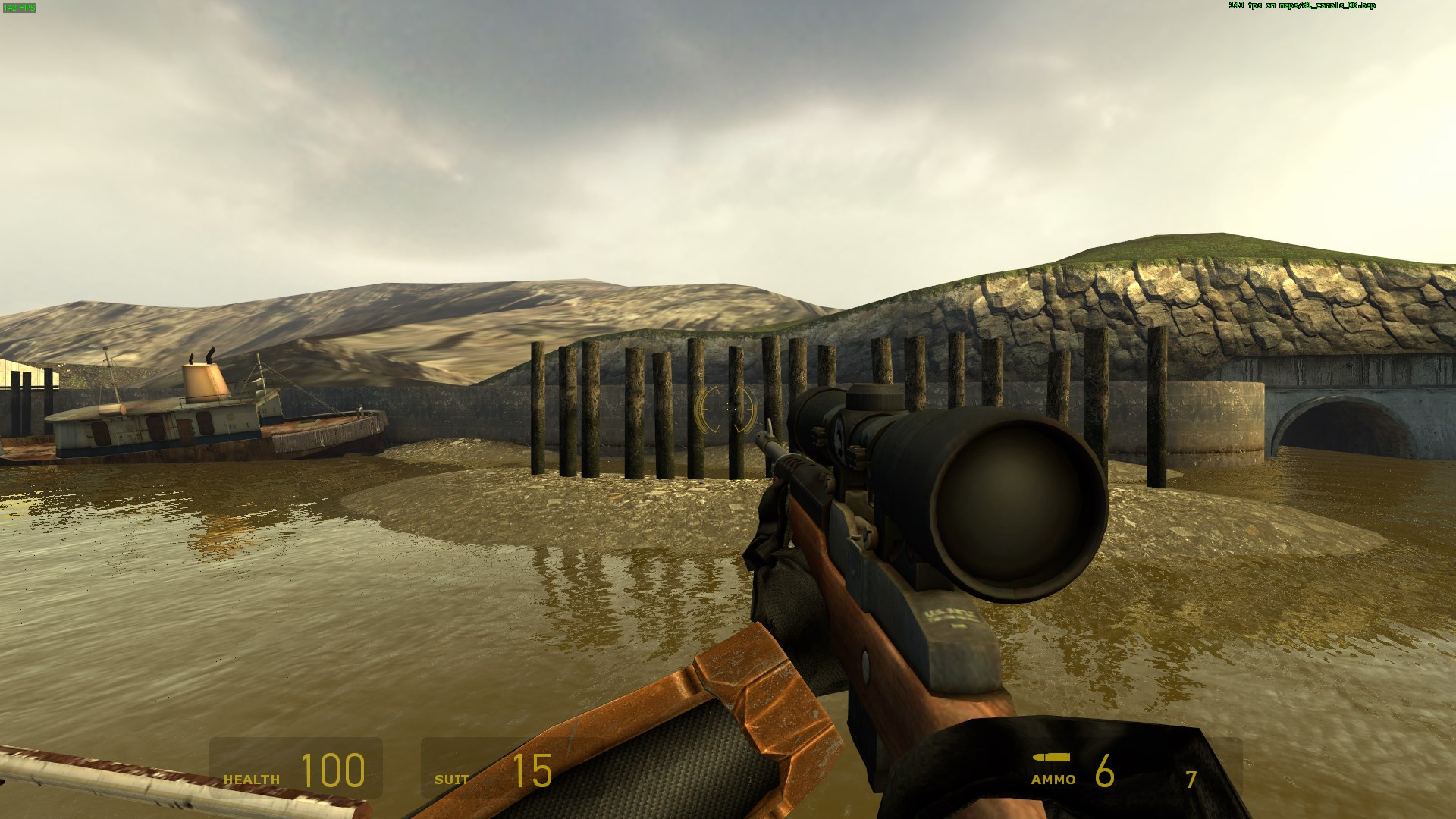Click the circular sniper crosshair reticle
The width and height of the screenshot is (1456, 819).
click(x=726, y=409)
